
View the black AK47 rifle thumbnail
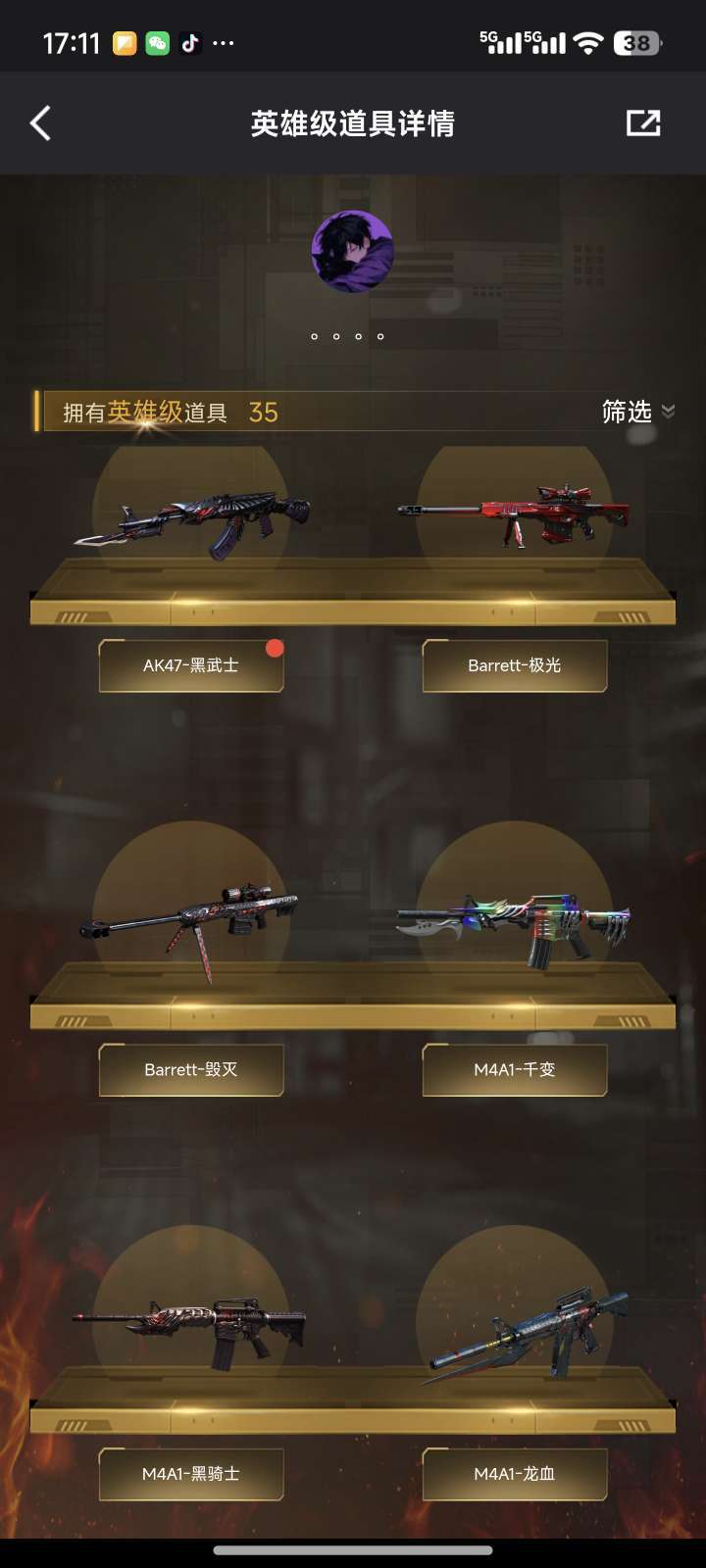coord(192,520)
